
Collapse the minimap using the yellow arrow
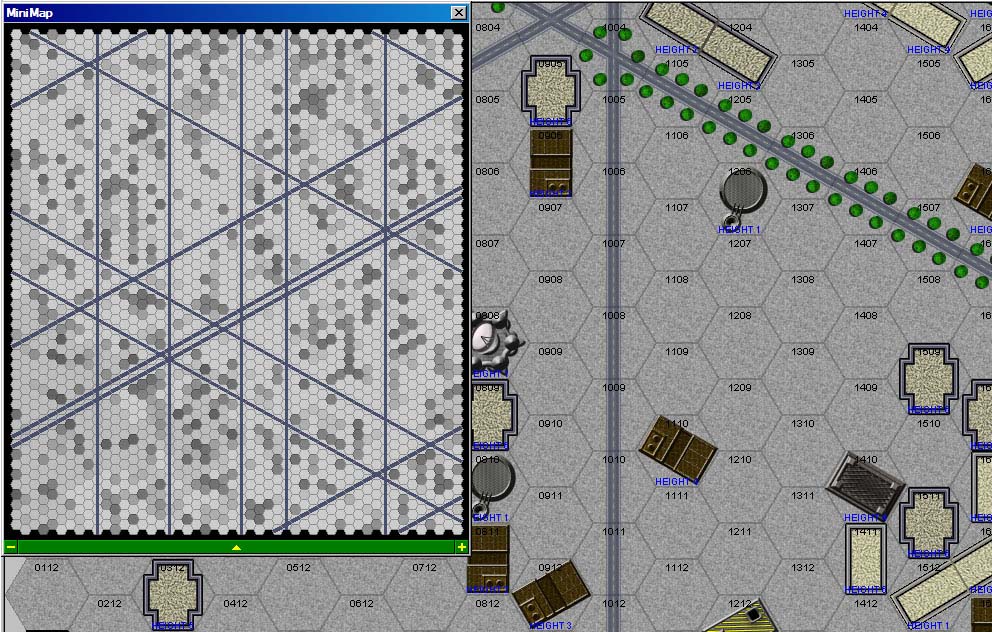[236, 547]
